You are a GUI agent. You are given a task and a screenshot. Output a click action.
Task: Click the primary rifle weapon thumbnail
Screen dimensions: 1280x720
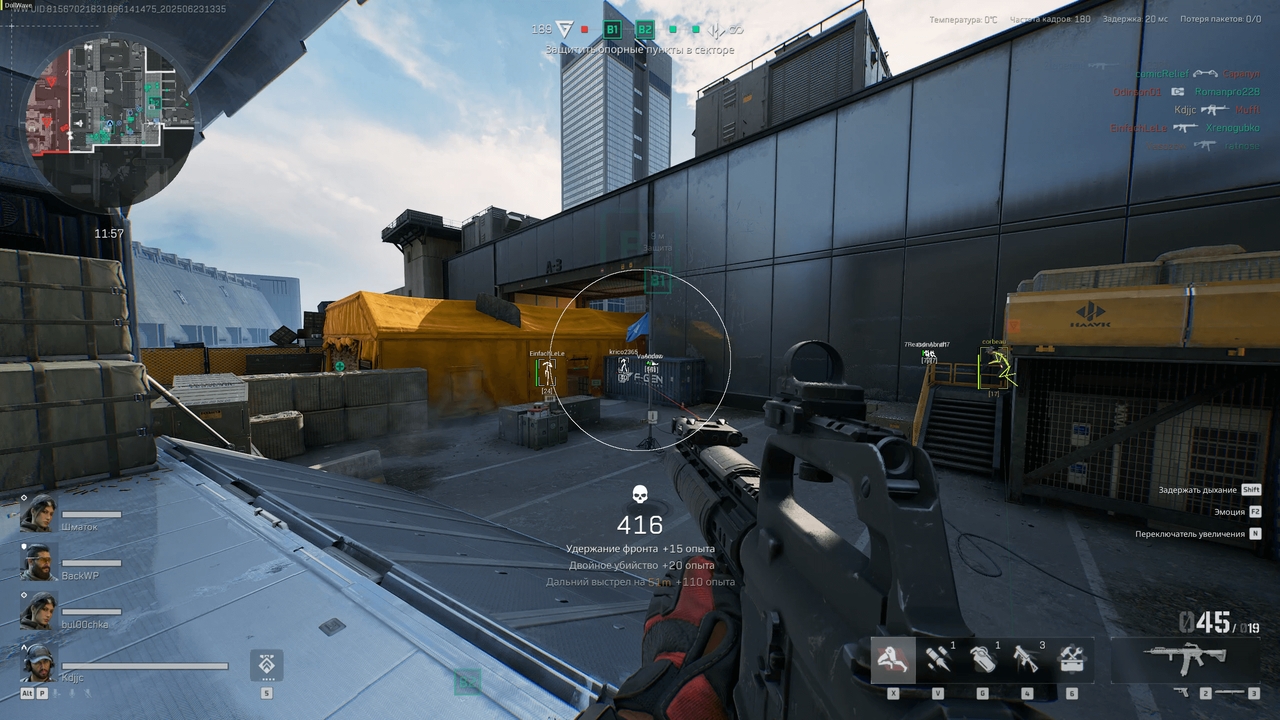[1185, 659]
